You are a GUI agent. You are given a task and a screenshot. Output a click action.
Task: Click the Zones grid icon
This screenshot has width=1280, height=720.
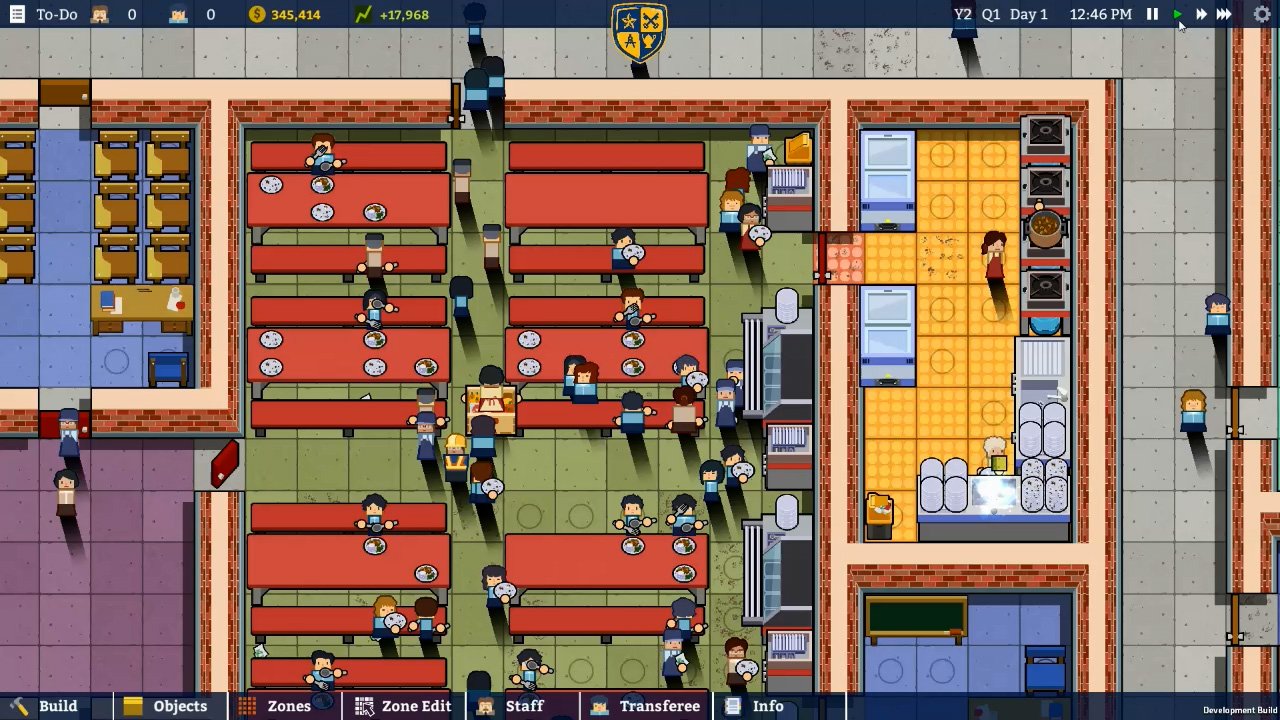[x=249, y=706]
